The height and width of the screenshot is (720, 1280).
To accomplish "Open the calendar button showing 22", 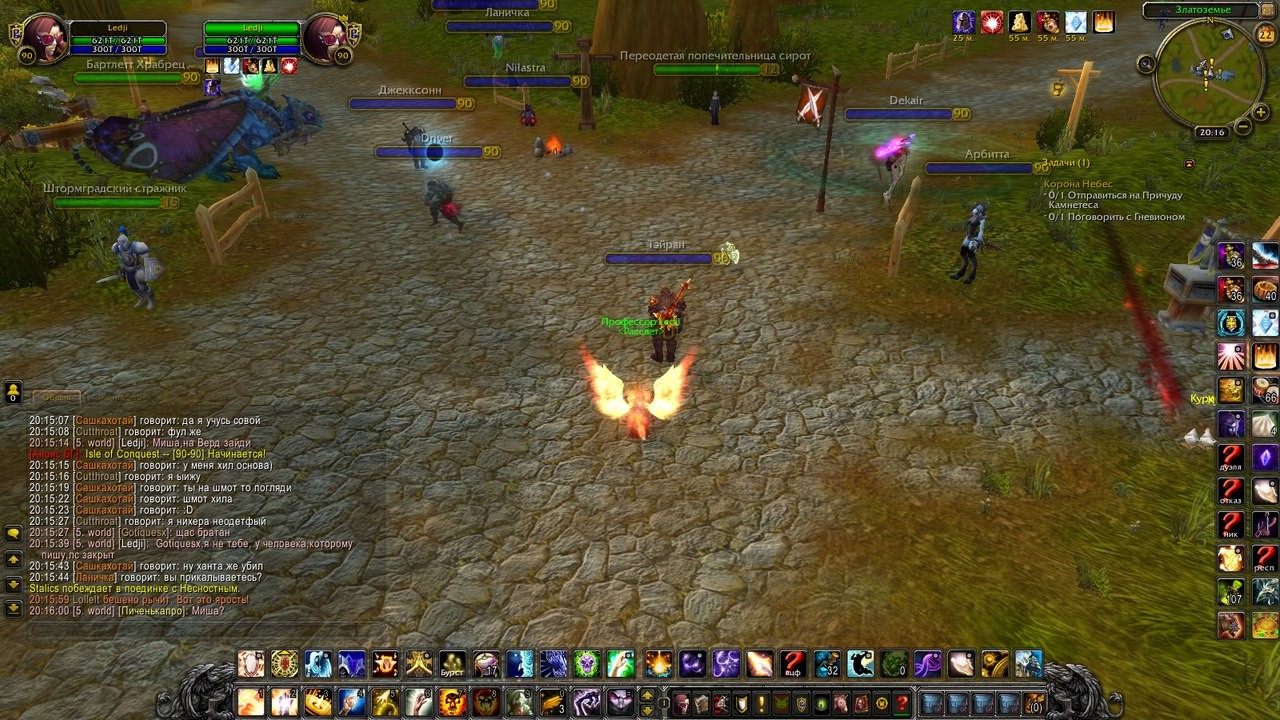I will tap(1265, 36).
